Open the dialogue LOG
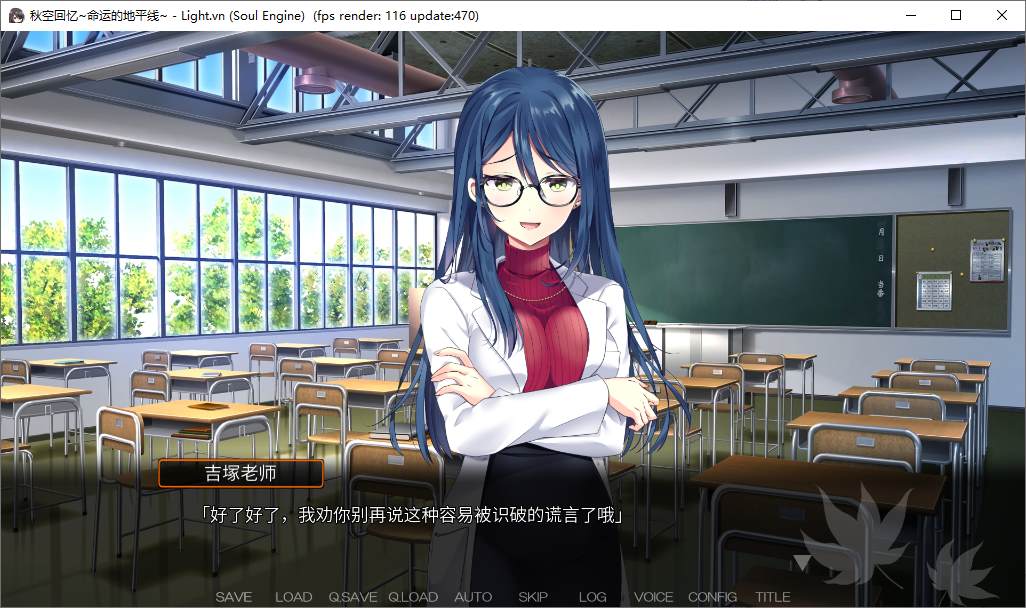Screen dimensions: 1026x608 click(x=593, y=597)
